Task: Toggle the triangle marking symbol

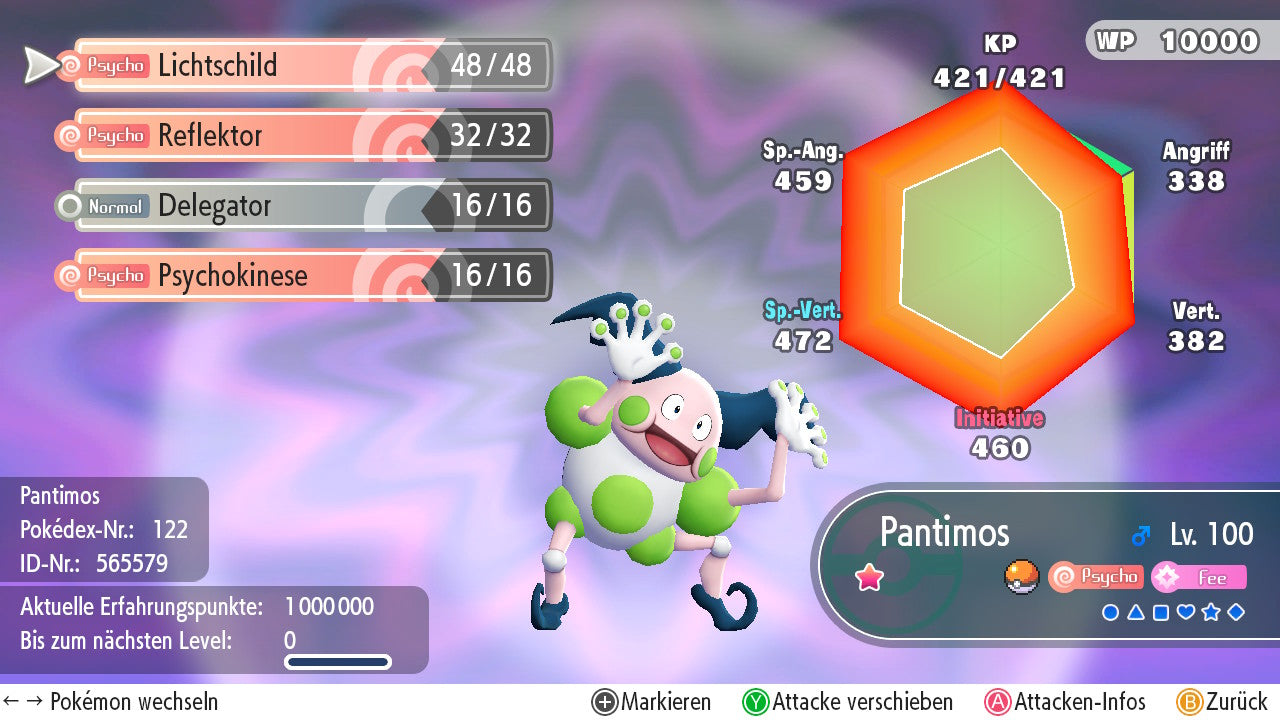Action: [x=1135, y=612]
